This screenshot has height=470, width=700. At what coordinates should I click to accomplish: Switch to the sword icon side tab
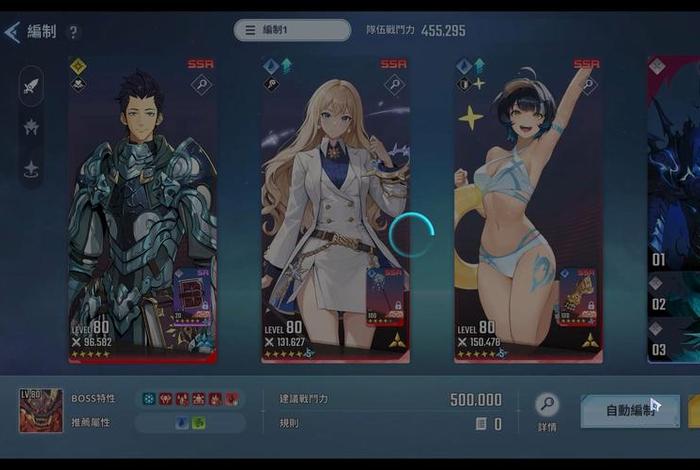31,85
